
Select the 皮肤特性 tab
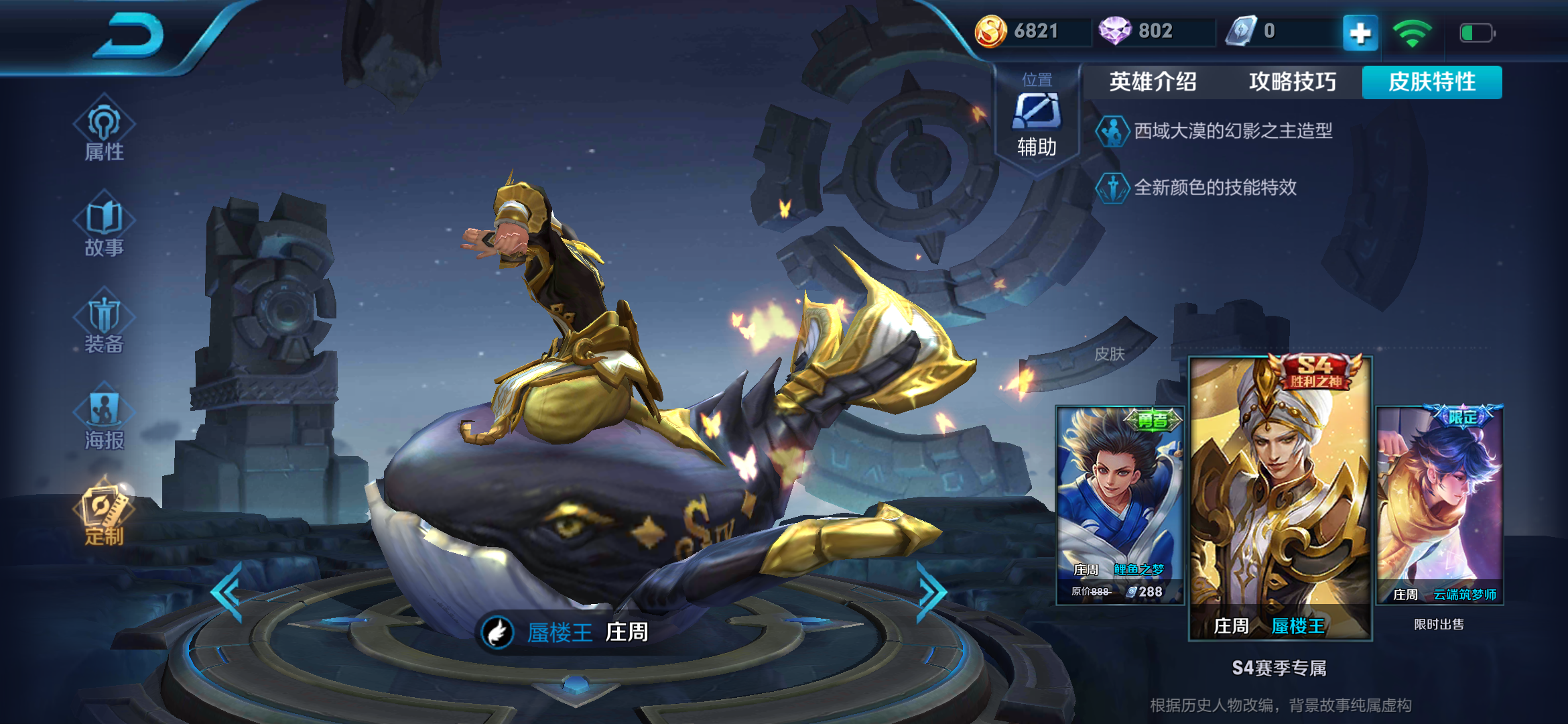[1432, 82]
